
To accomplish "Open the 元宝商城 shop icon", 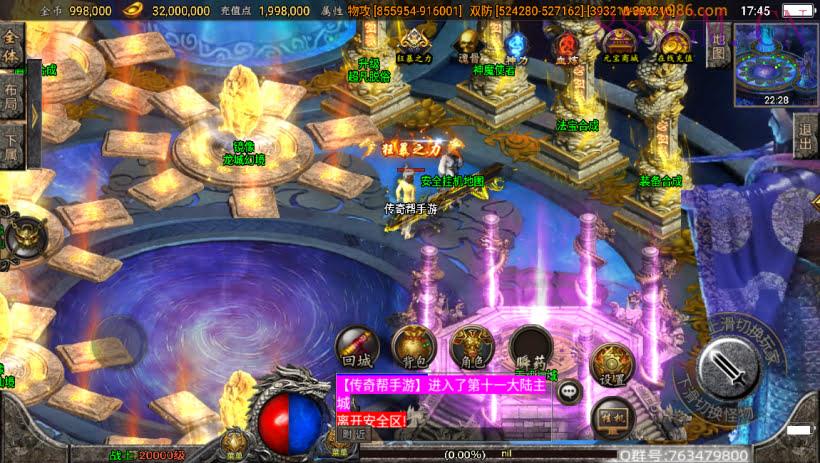I will [620, 45].
